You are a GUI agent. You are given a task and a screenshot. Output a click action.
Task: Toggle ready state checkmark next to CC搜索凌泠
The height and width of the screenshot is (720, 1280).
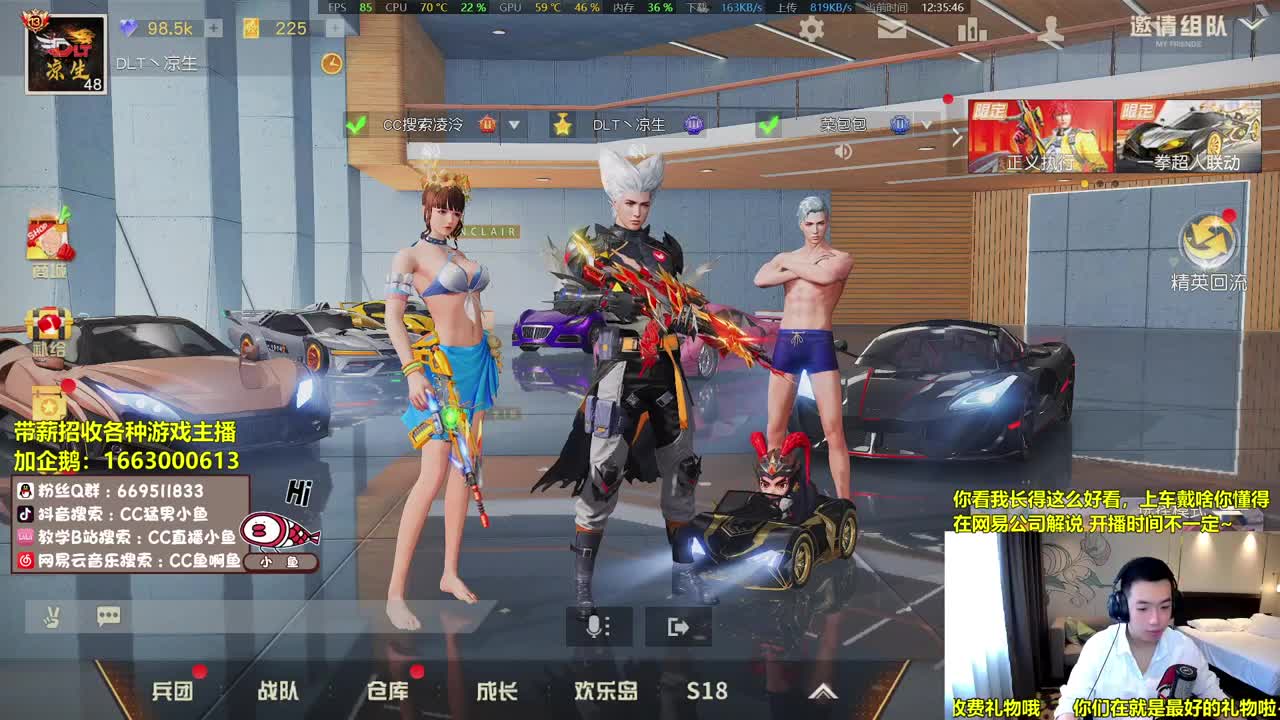click(x=357, y=123)
